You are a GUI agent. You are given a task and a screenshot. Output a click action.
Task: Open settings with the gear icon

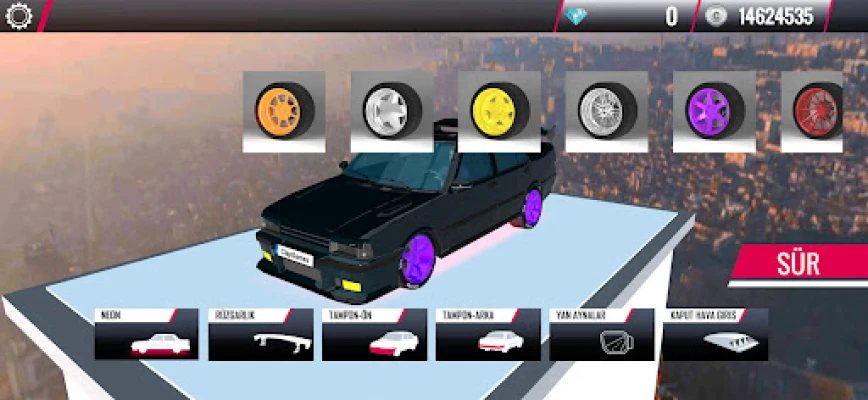pyautogui.click(x=21, y=16)
